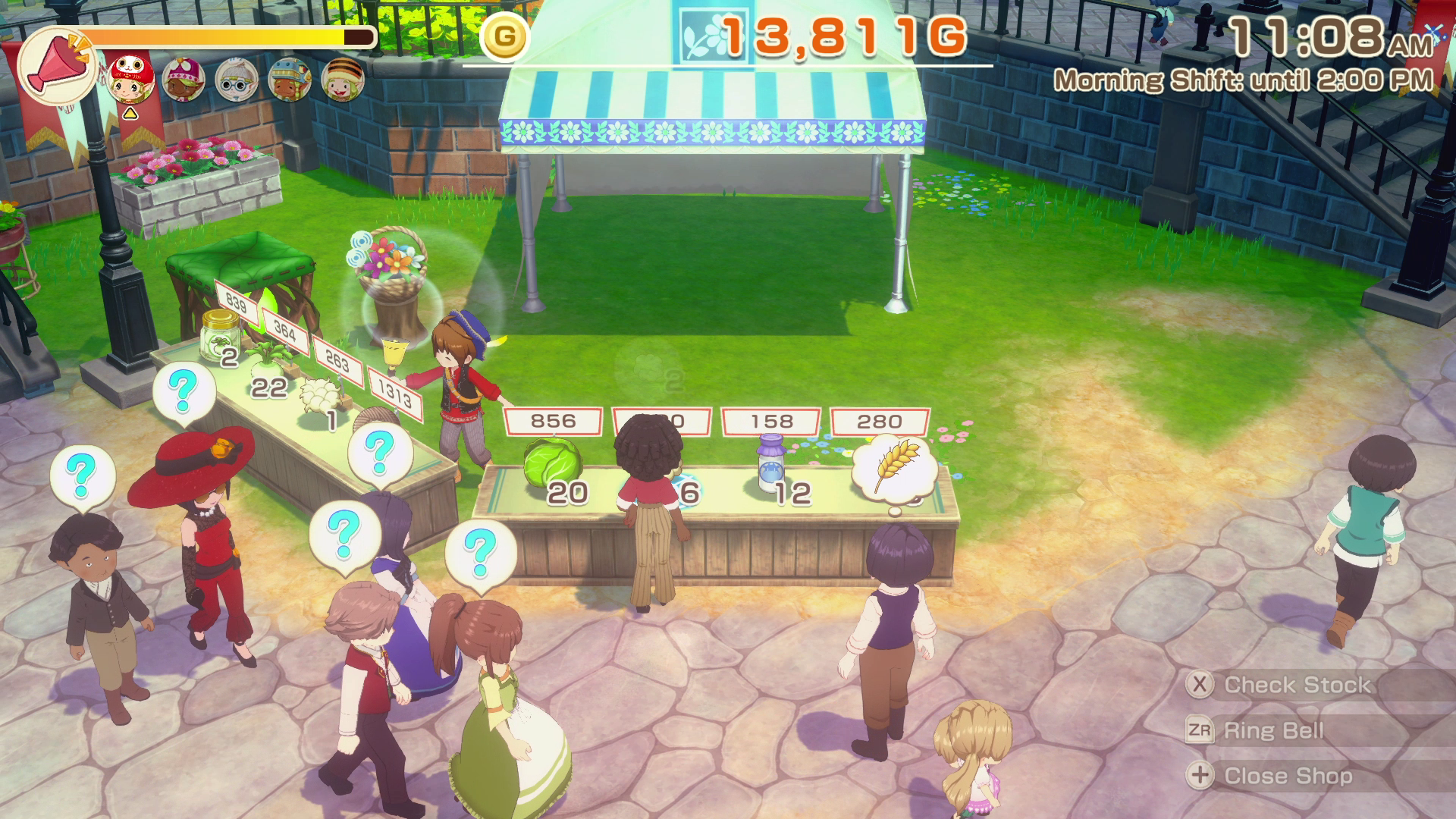Screen dimensions: 1456x819
Task: Click the 839 price tag for the jar
Action: [237, 303]
